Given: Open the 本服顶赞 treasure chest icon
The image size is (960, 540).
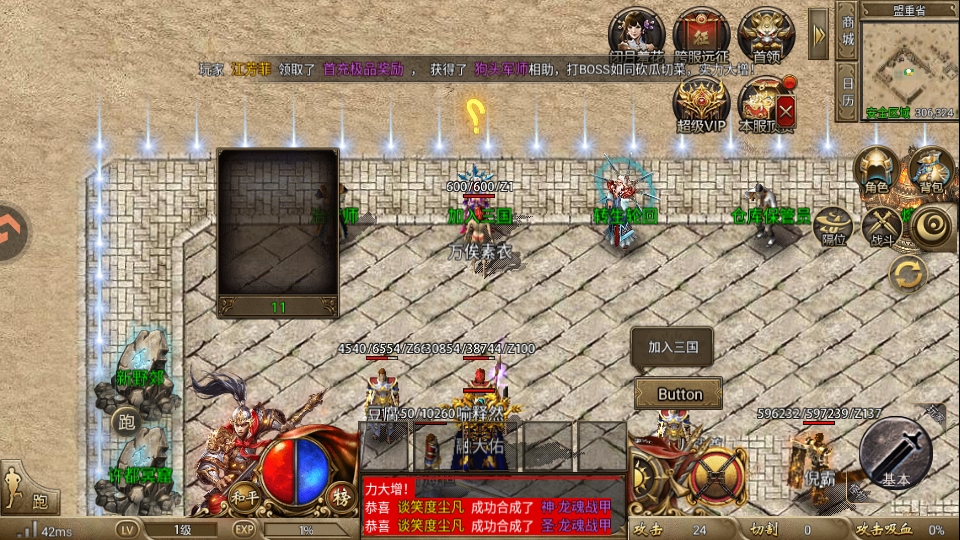Looking at the screenshot, I should point(766,104).
